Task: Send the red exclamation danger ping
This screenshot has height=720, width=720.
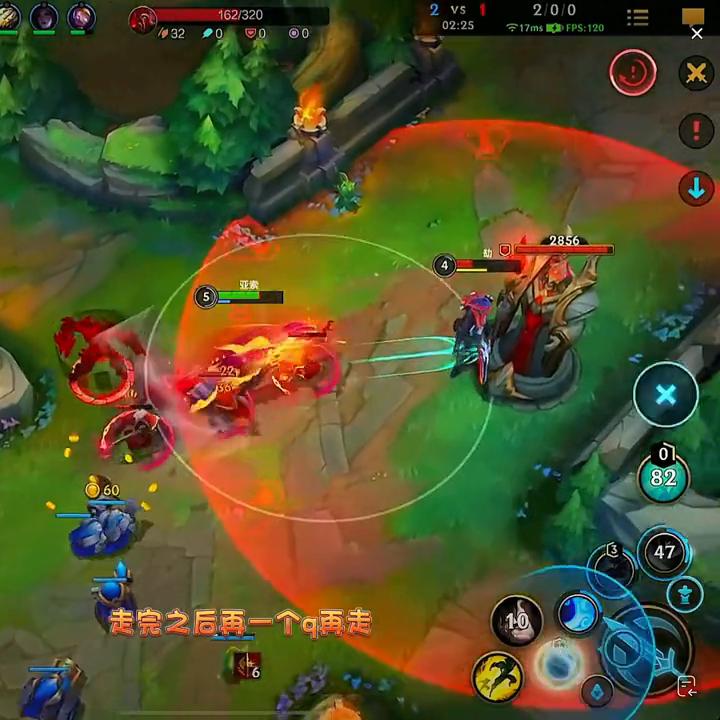Action: pos(696,130)
